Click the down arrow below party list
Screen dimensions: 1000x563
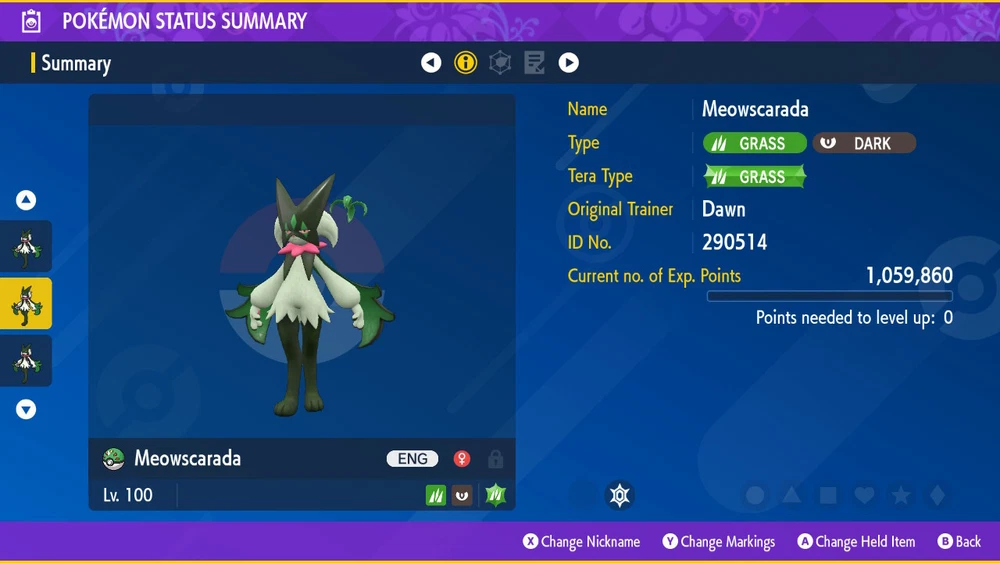pyautogui.click(x=26, y=409)
